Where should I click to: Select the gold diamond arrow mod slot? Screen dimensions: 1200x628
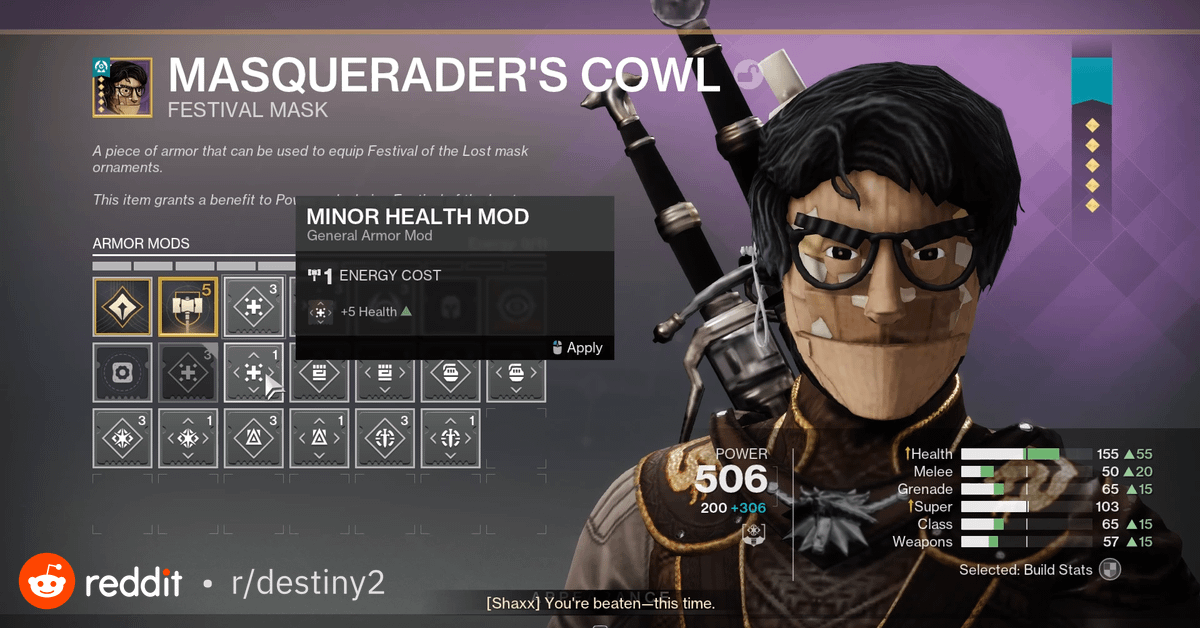[122, 306]
